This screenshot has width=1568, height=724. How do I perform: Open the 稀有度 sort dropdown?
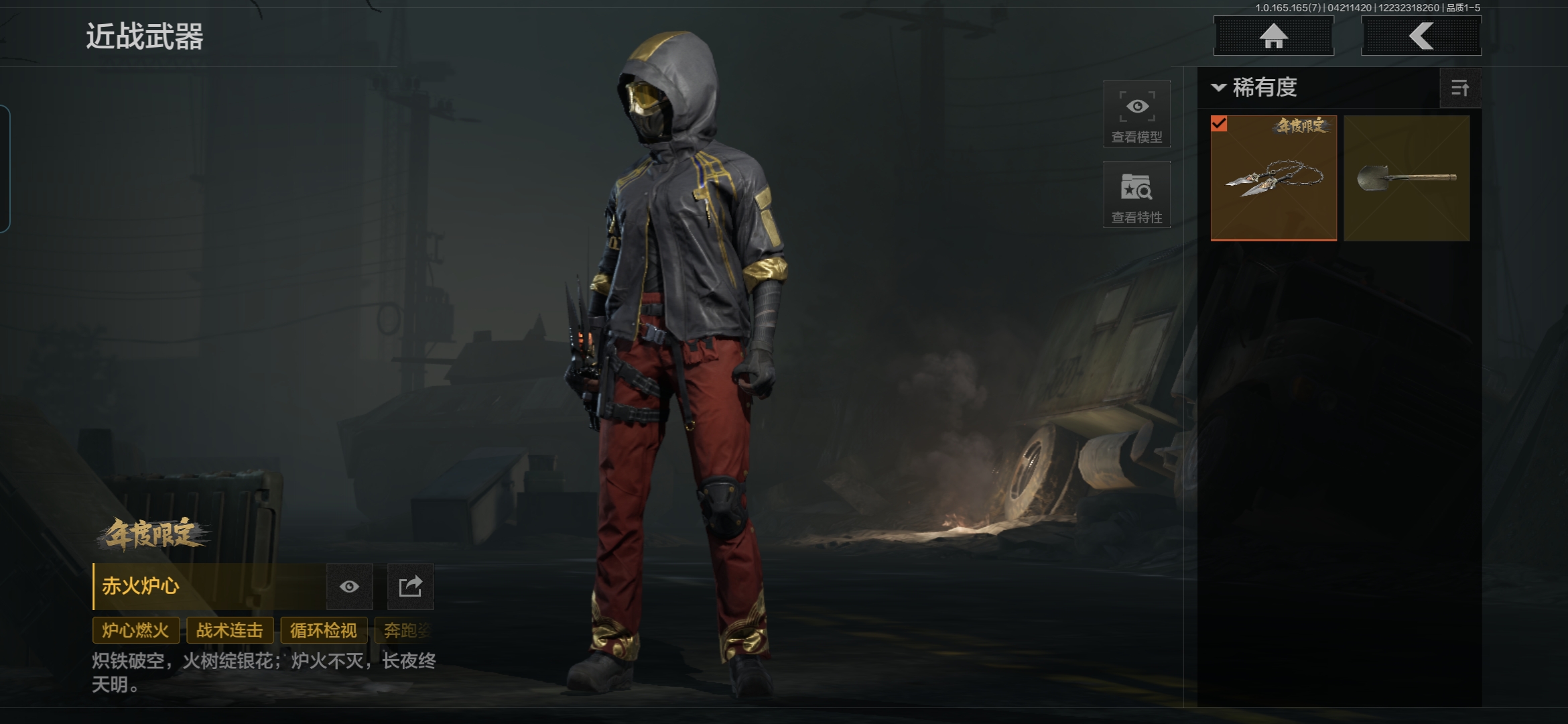(1254, 88)
